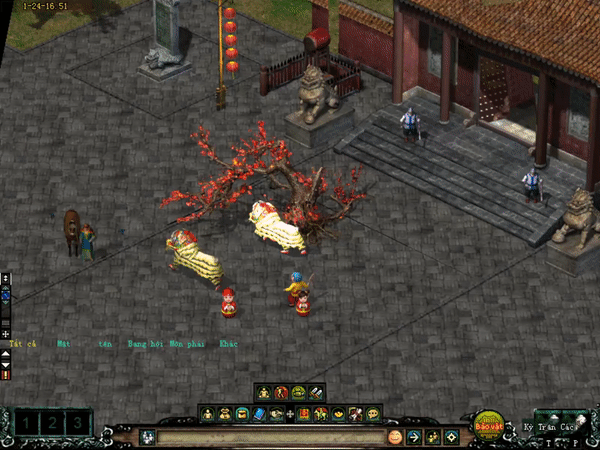Open the Kỳ Trân Các shop

[x=557, y=427]
